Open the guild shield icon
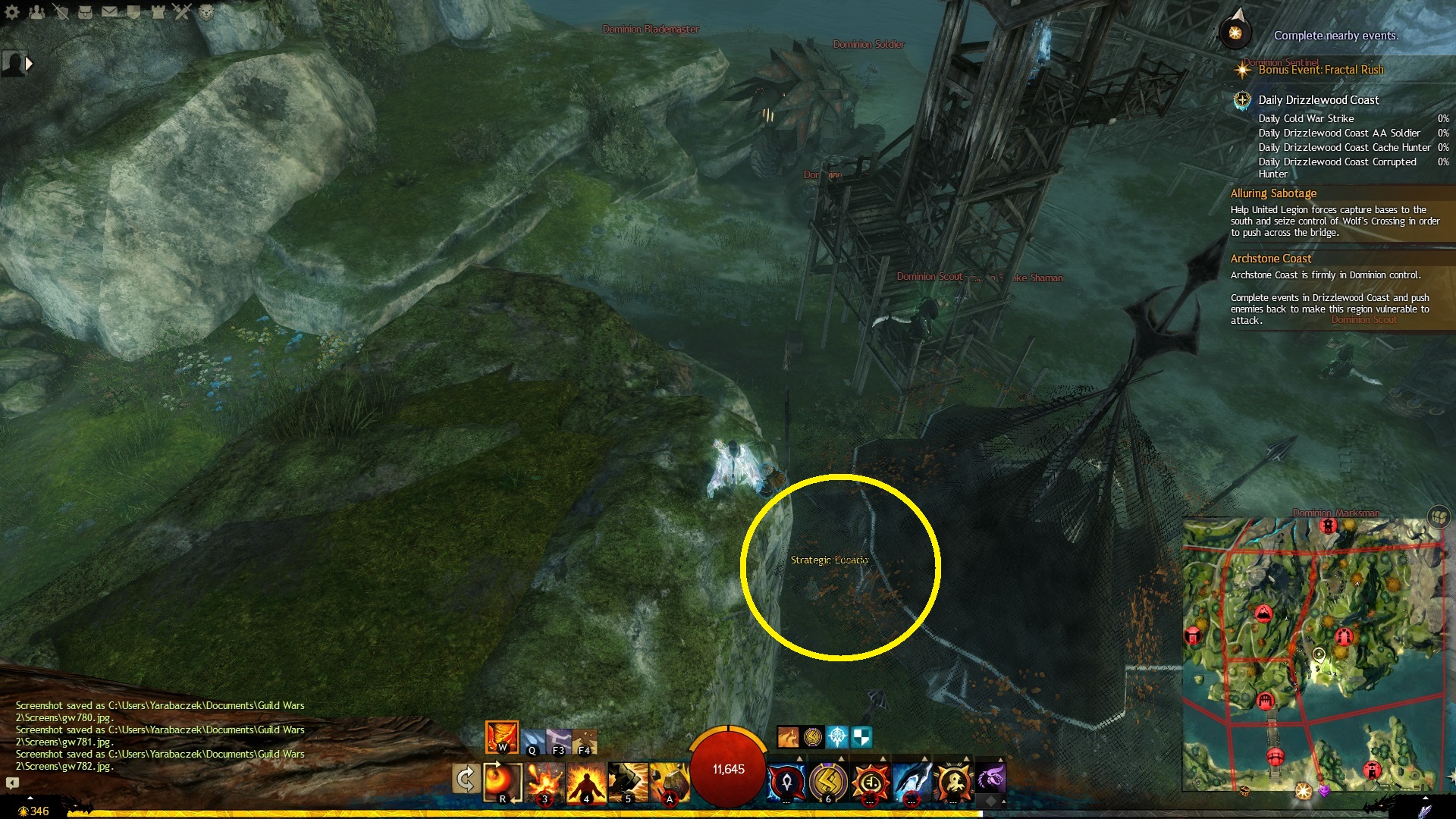Screen dimensions: 1456x819 [134, 12]
